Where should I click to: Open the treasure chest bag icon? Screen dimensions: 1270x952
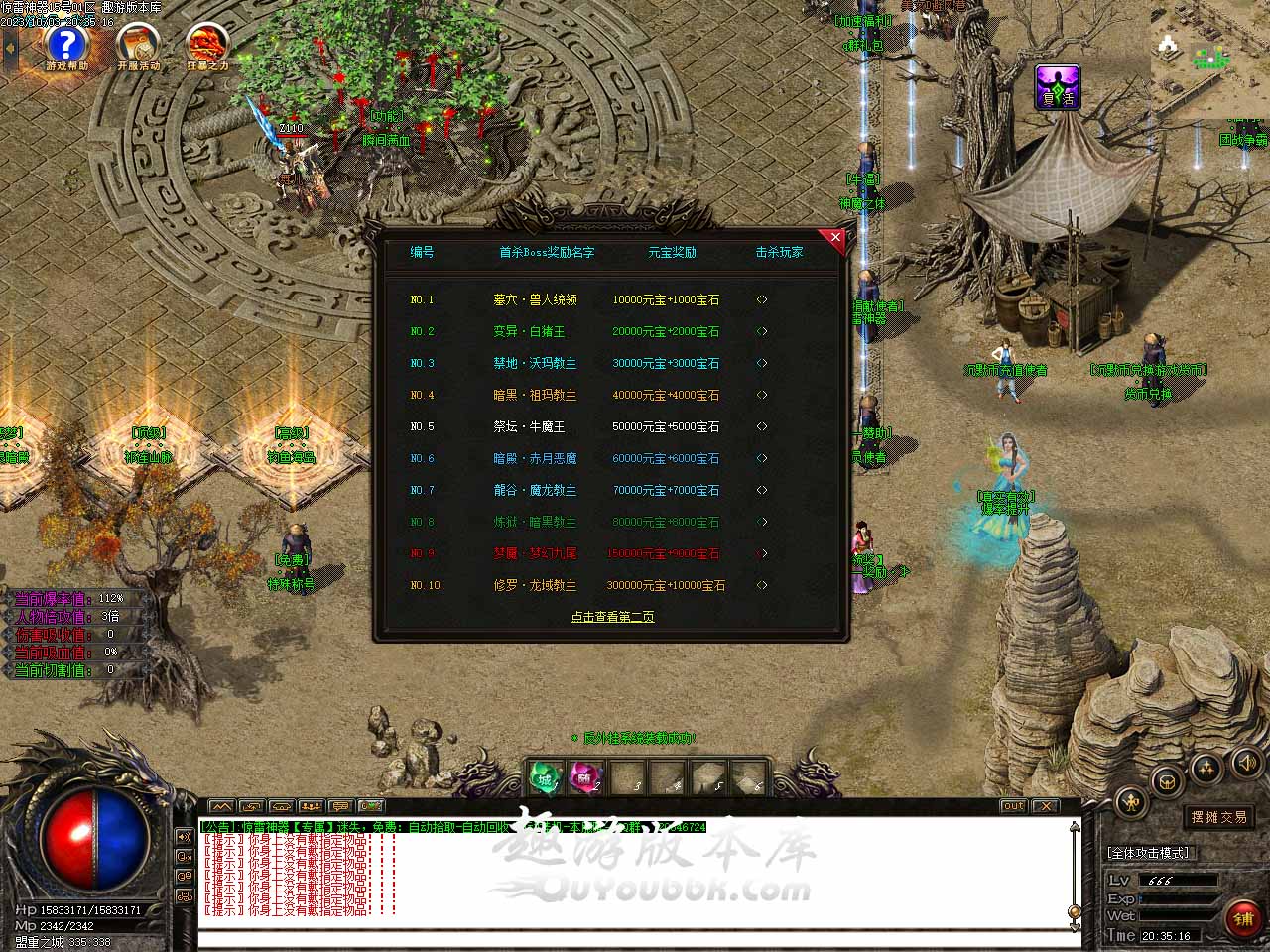coord(1168,779)
